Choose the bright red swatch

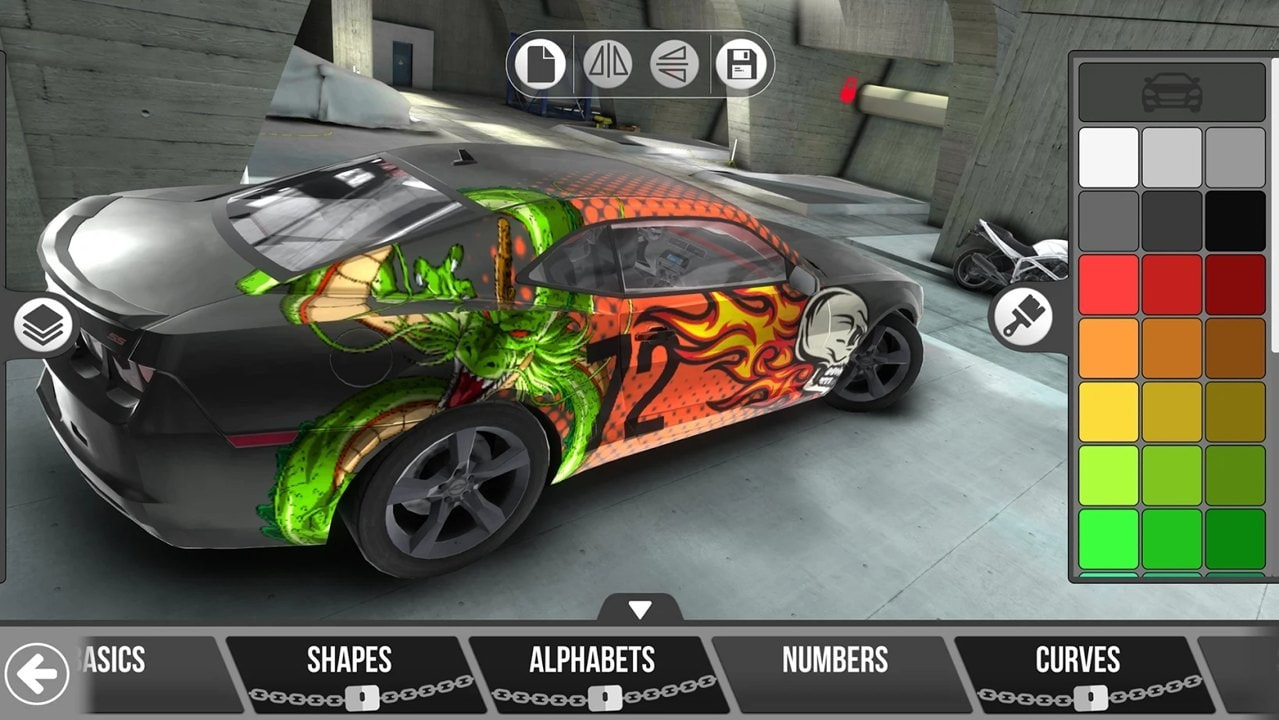[x=1108, y=285]
